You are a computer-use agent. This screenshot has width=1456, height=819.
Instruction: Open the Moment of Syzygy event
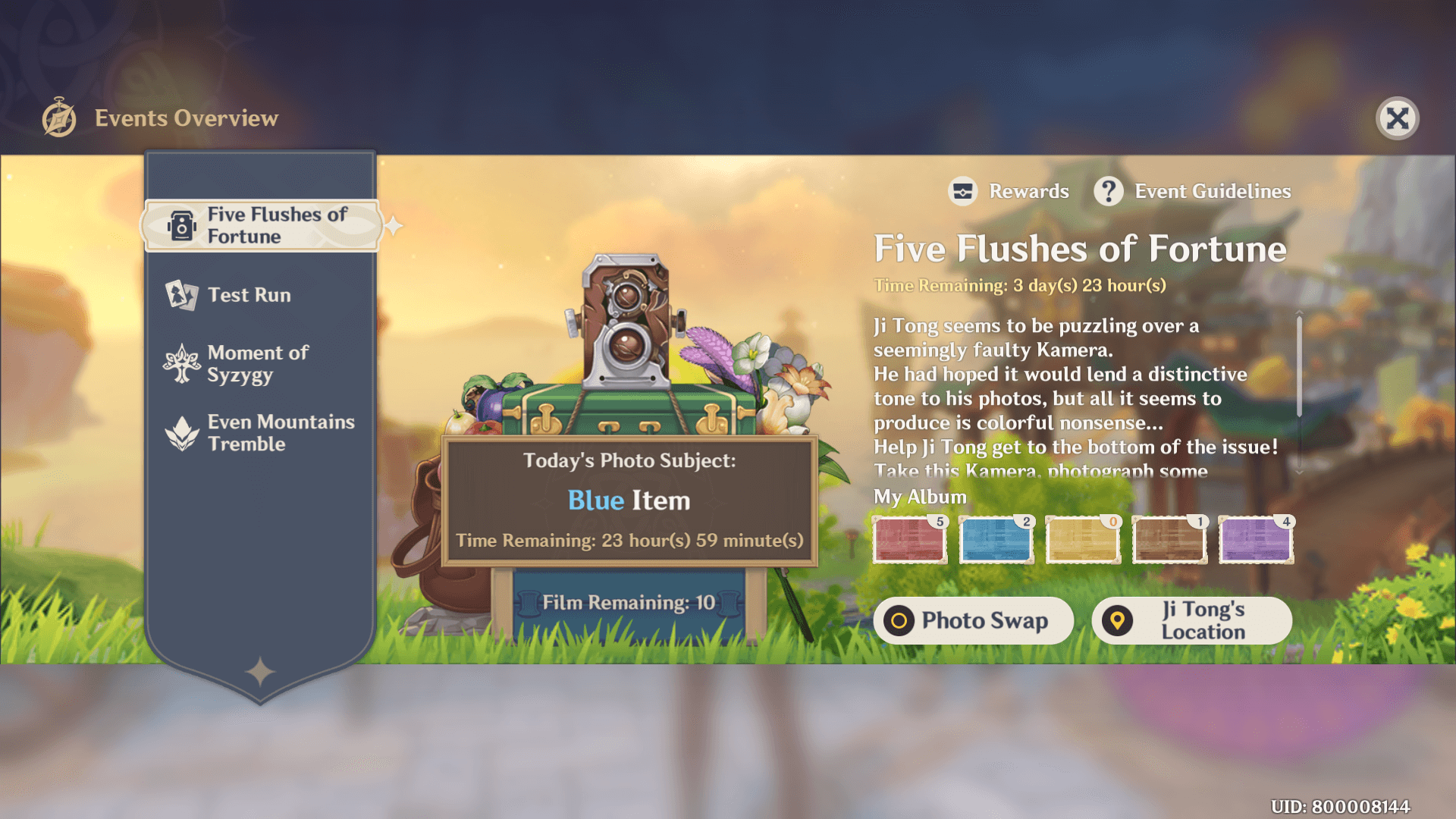coord(257,364)
